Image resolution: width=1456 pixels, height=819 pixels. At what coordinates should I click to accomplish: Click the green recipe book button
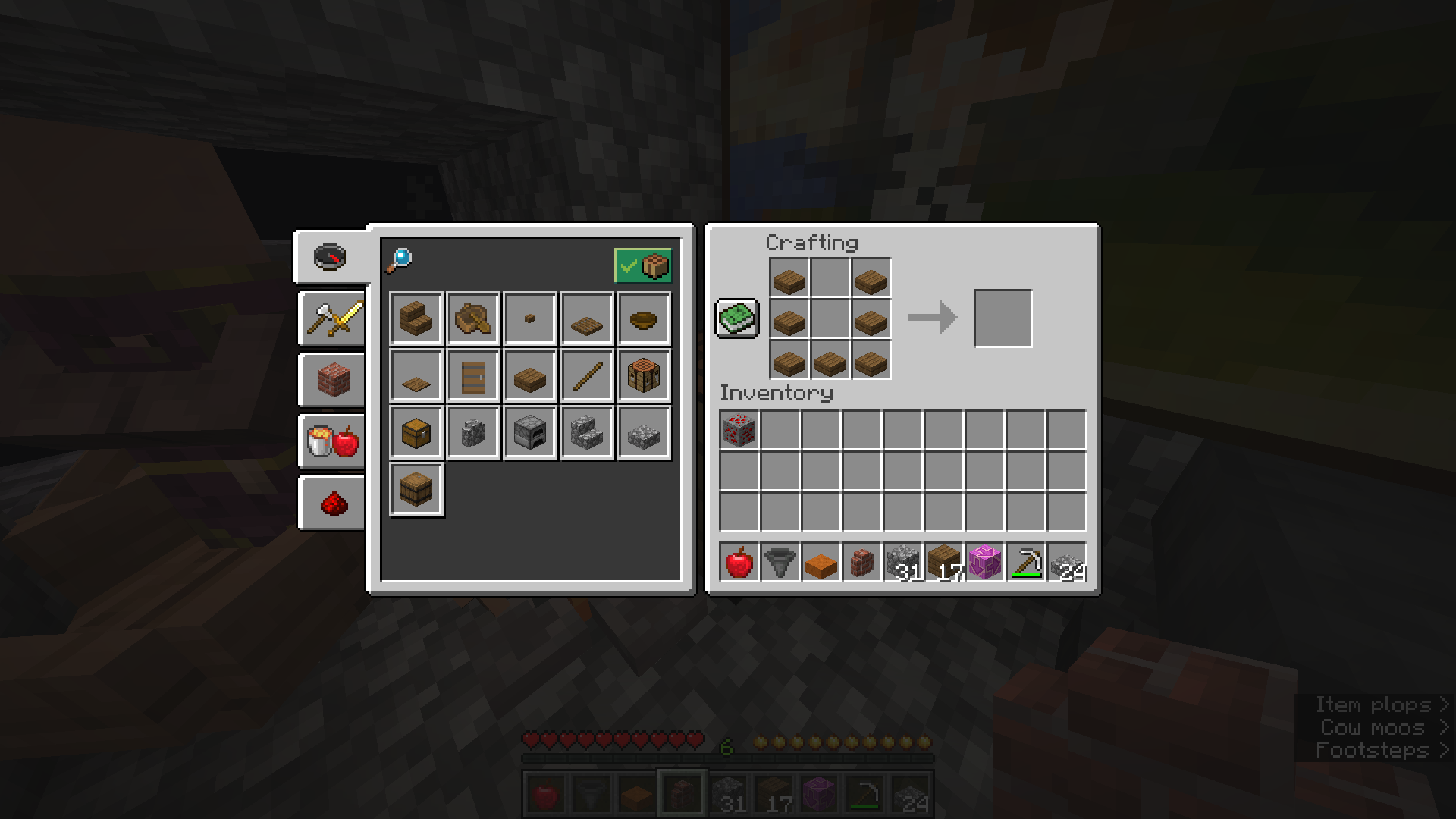pos(737,318)
